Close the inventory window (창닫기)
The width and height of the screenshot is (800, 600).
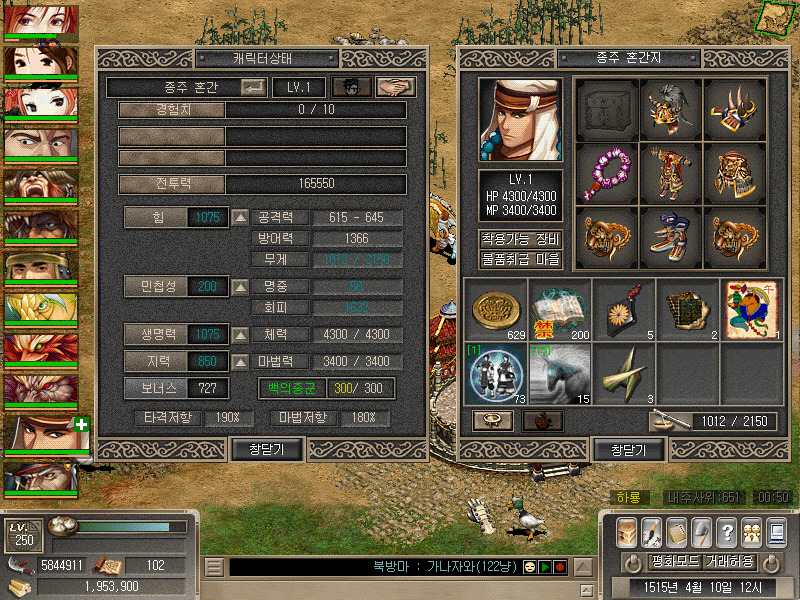627,450
